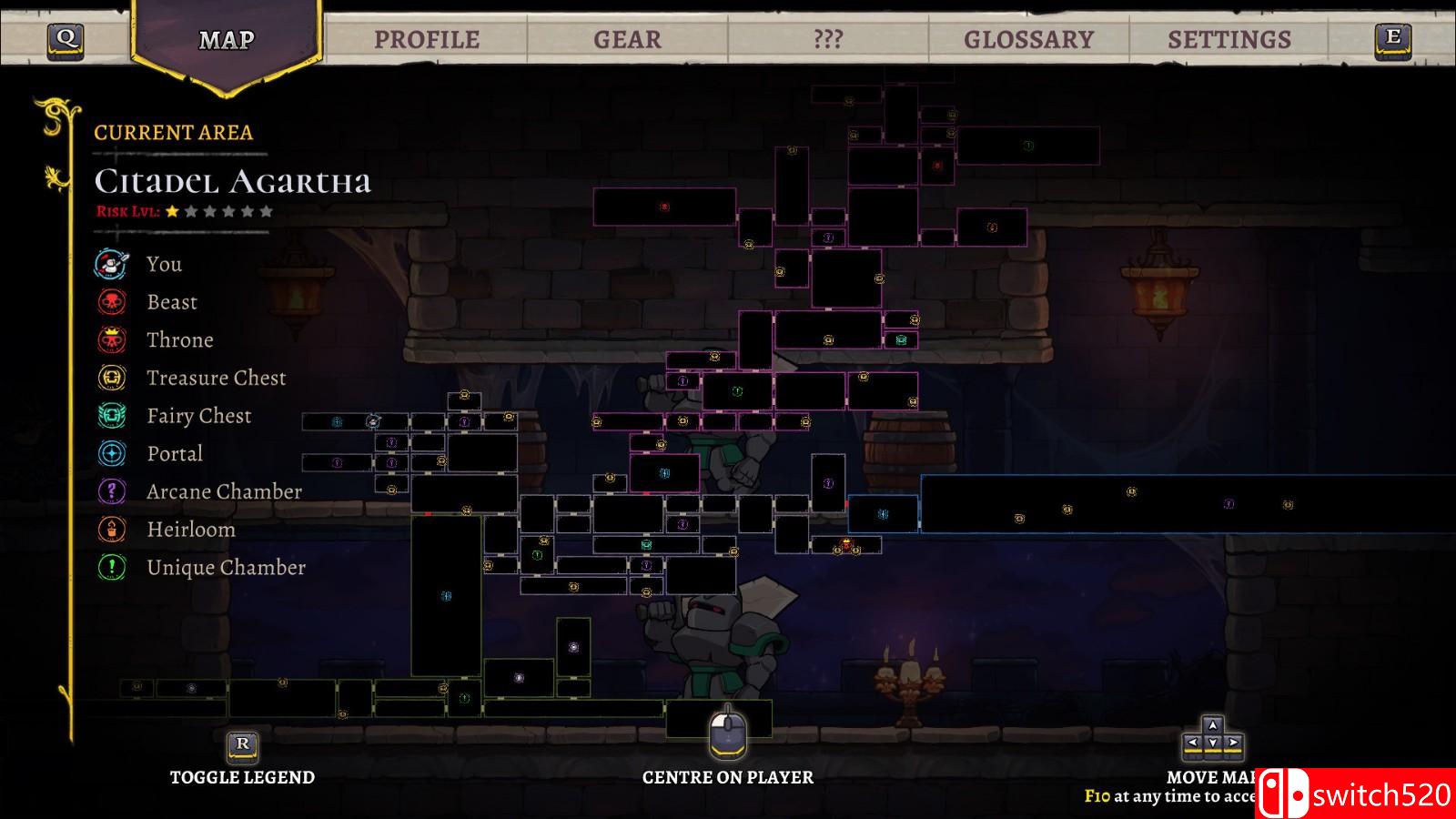The height and width of the screenshot is (819, 1456).
Task: Select the green Unique Chamber exclamation icon
Action: (x=110, y=567)
